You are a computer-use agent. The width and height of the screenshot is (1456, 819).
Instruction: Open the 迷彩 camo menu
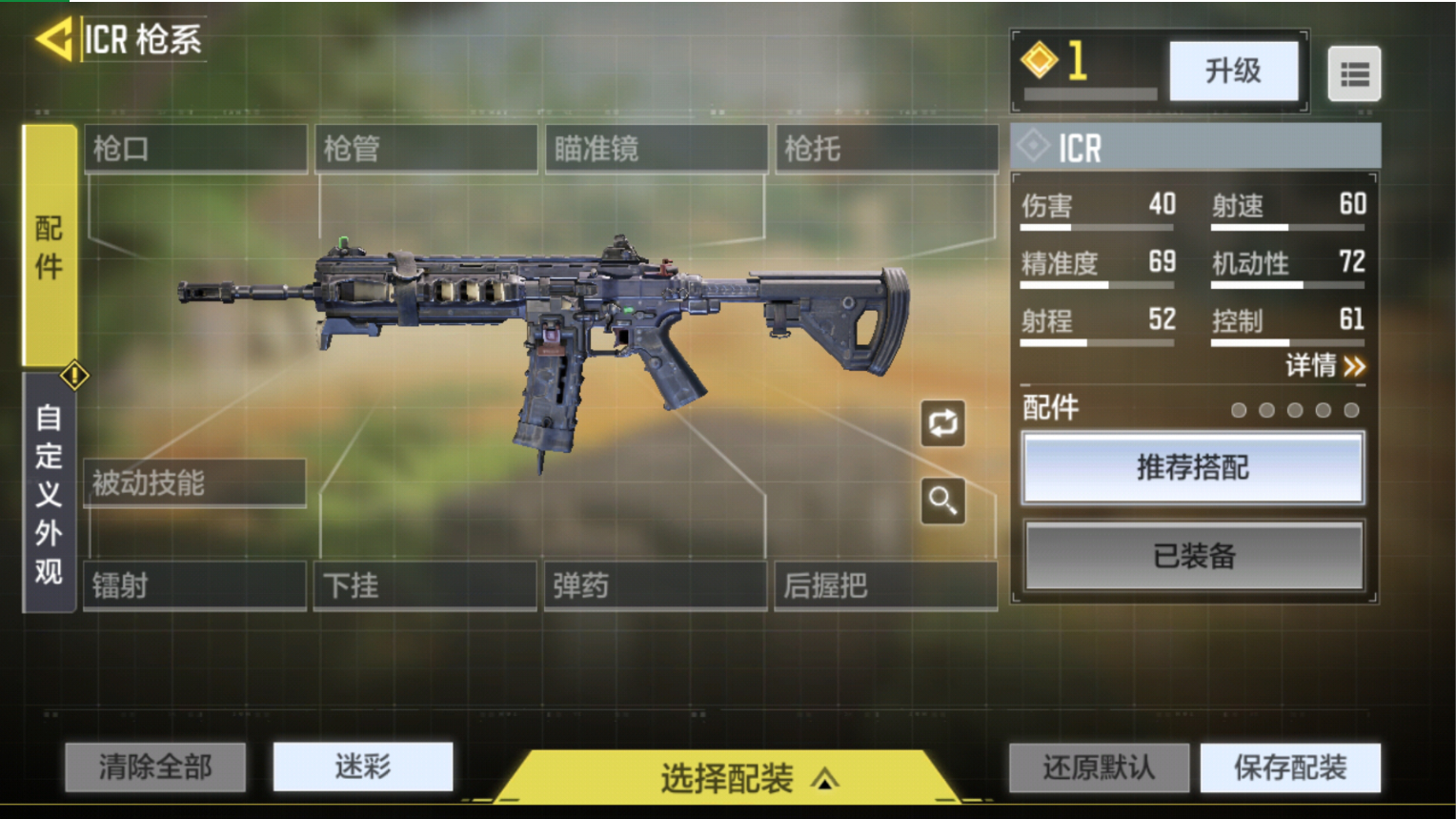[363, 766]
